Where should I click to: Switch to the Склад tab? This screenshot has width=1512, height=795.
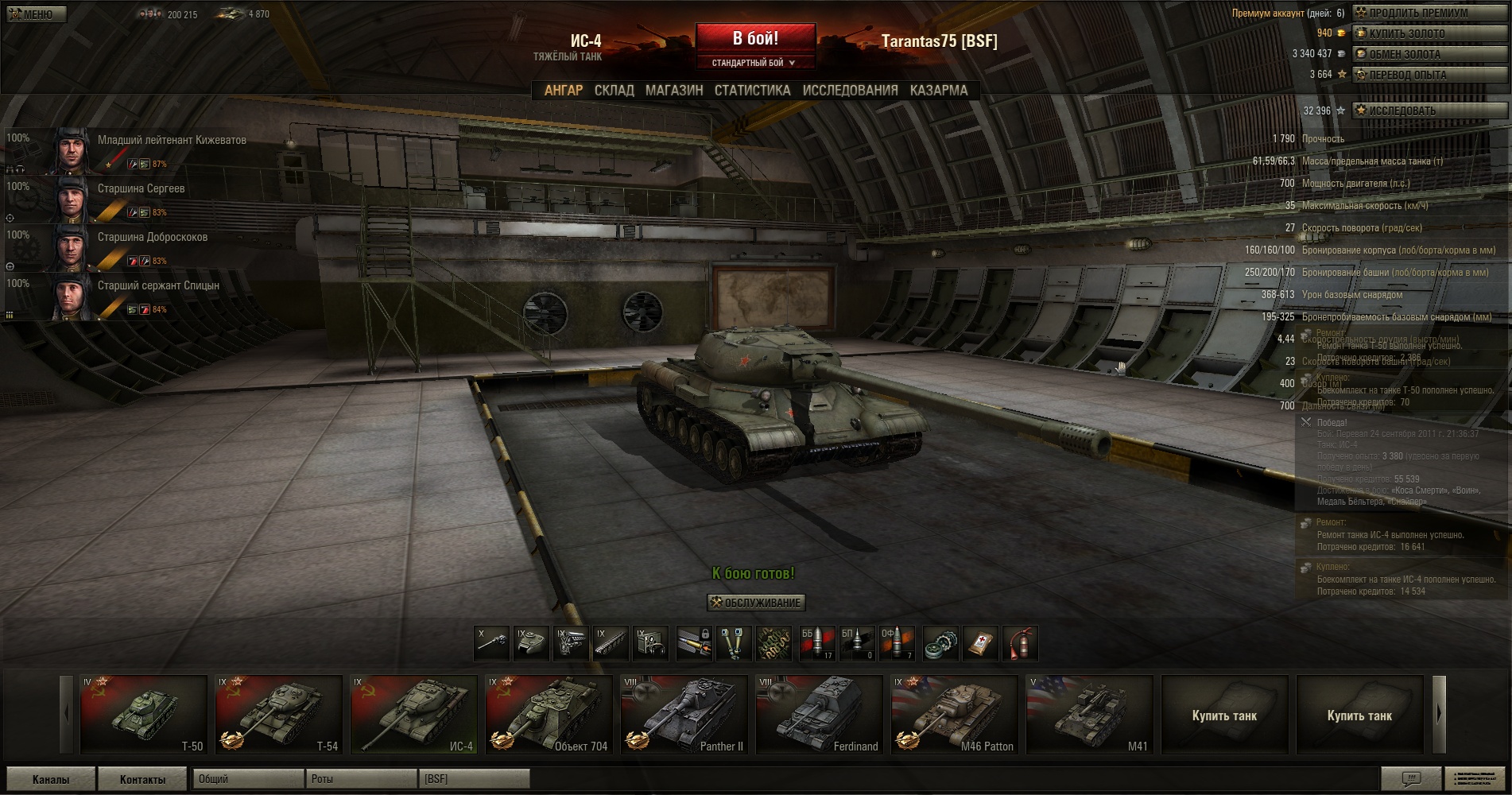point(614,91)
